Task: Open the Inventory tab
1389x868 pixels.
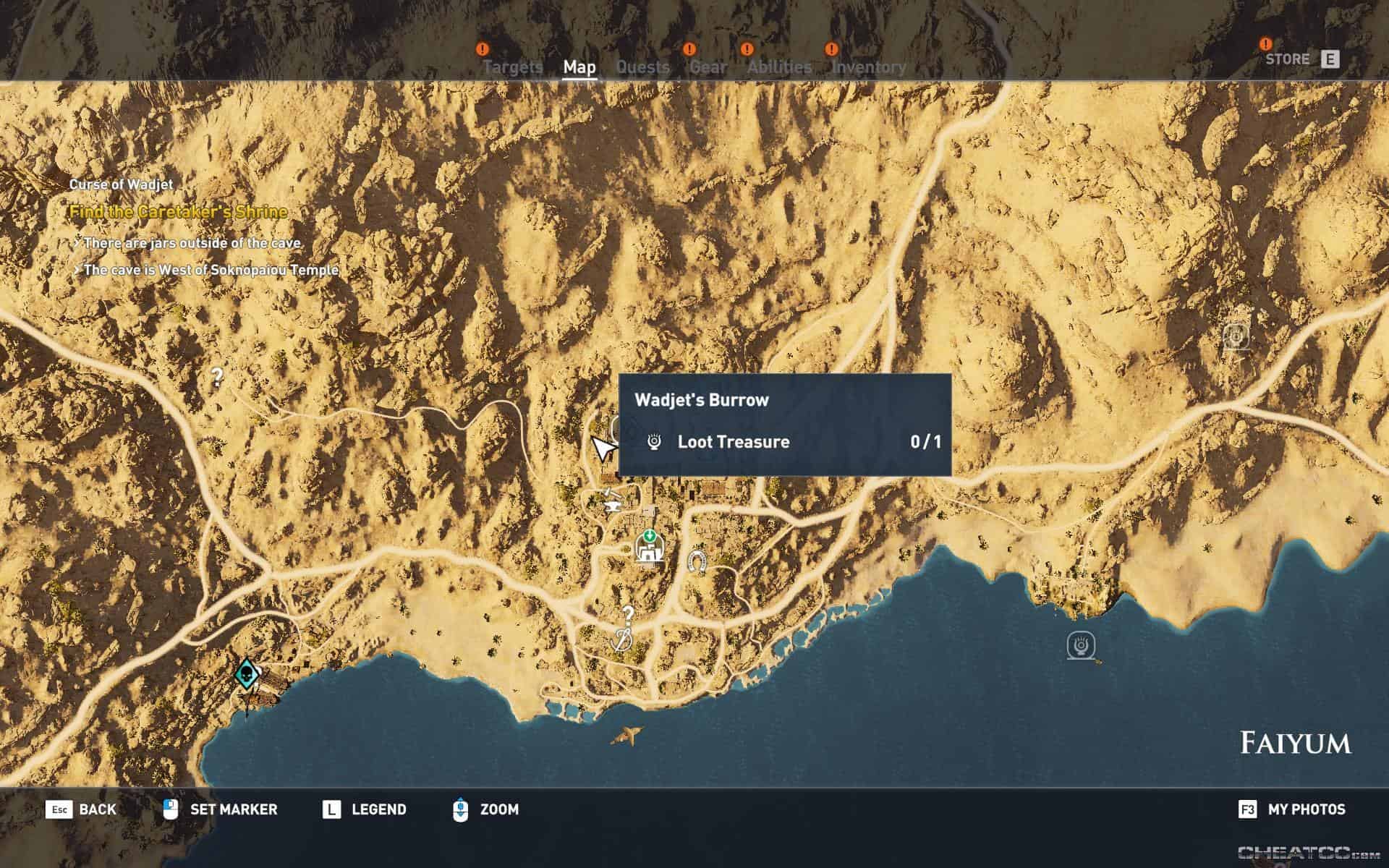Action: (868, 67)
